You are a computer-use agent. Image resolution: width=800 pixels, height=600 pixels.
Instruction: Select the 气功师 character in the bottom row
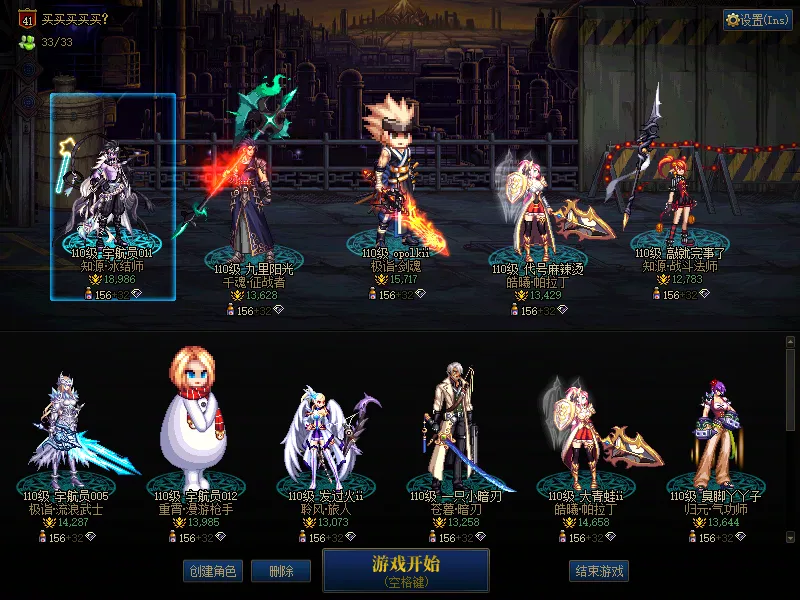[714, 435]
